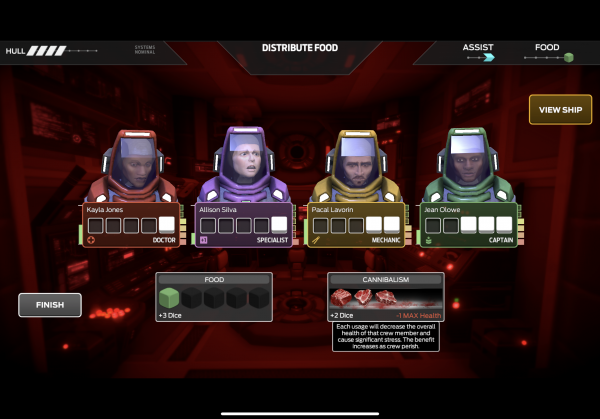Select Jean Olowe the captain's card
The image size is (600, 419).
tap(469, 224)
